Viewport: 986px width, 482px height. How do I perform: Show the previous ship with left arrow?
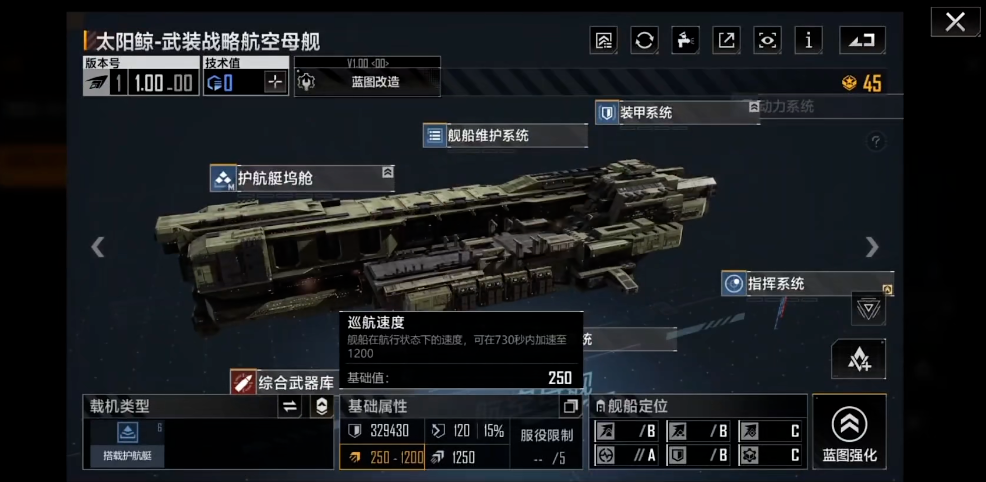[x=98, y=247]
